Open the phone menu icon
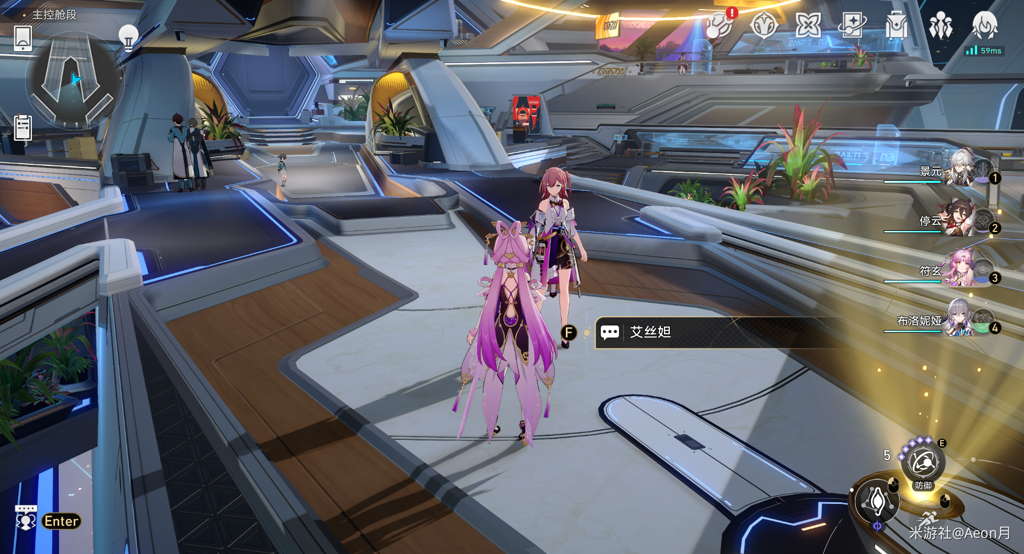1024x554 pixels. pyautogui.click(x=23, y=38)
